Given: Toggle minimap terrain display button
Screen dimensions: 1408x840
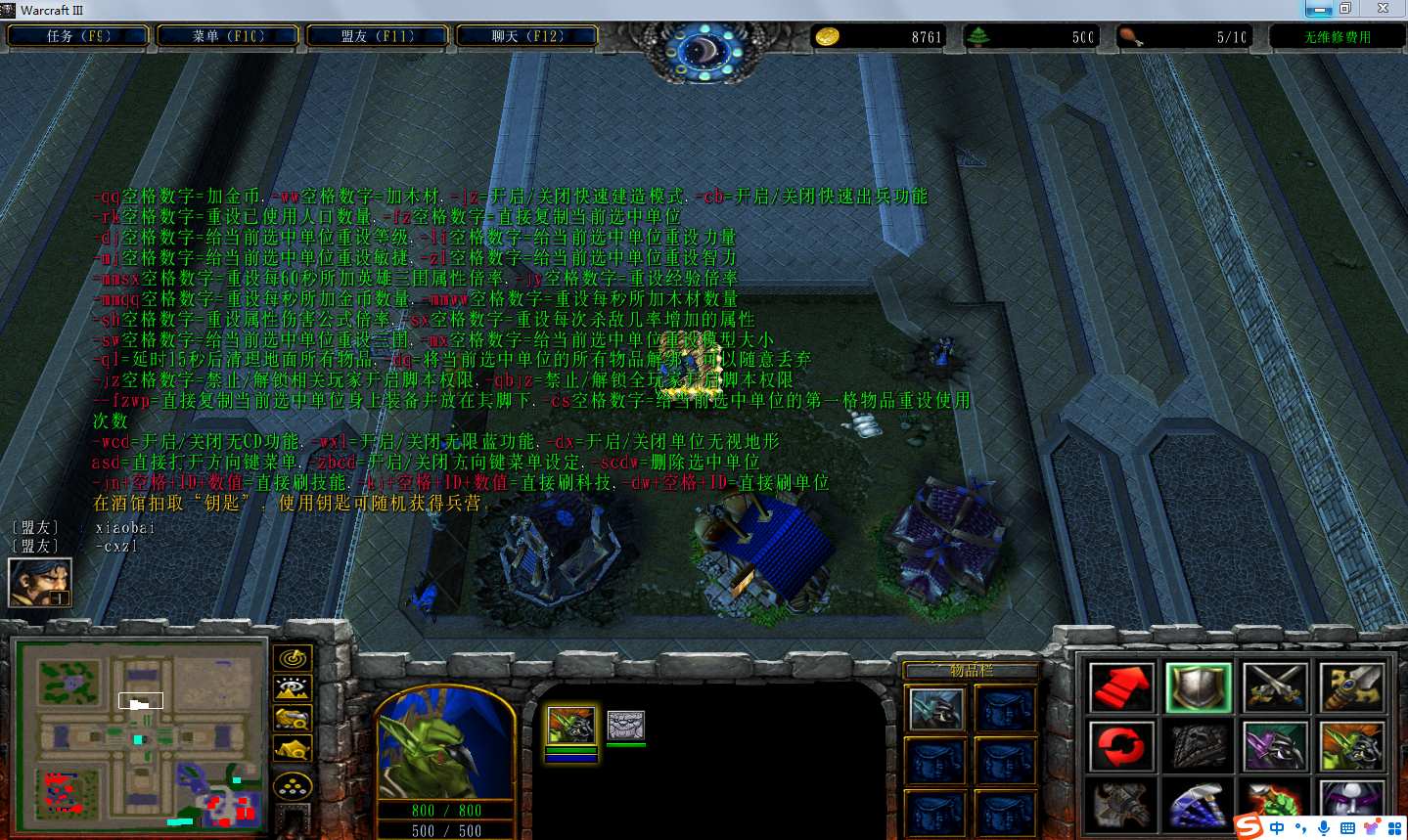Looking at the screenshot, I should pyautogui.click(x=292, y=688).
